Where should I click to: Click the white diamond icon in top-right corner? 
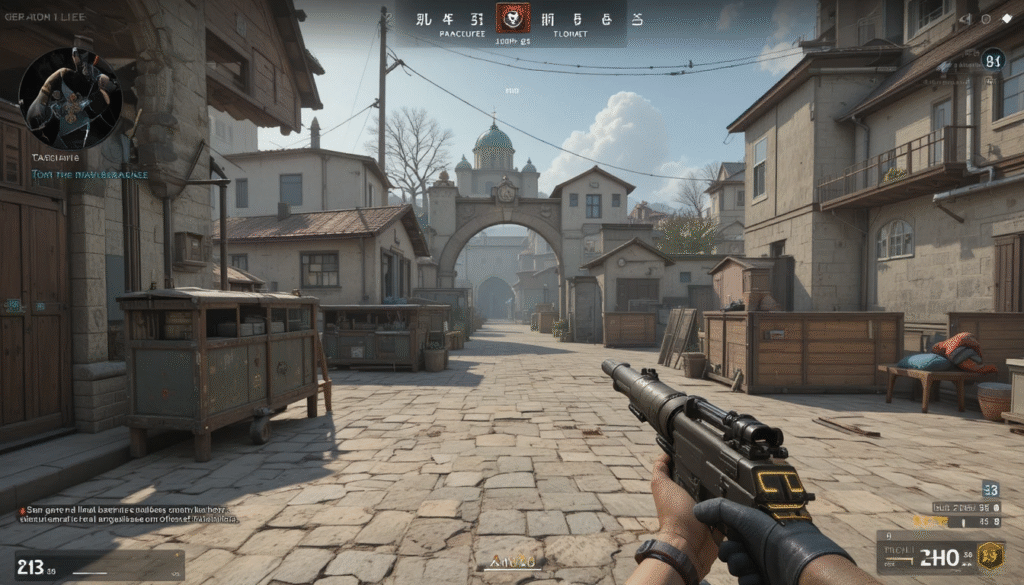1006,19
